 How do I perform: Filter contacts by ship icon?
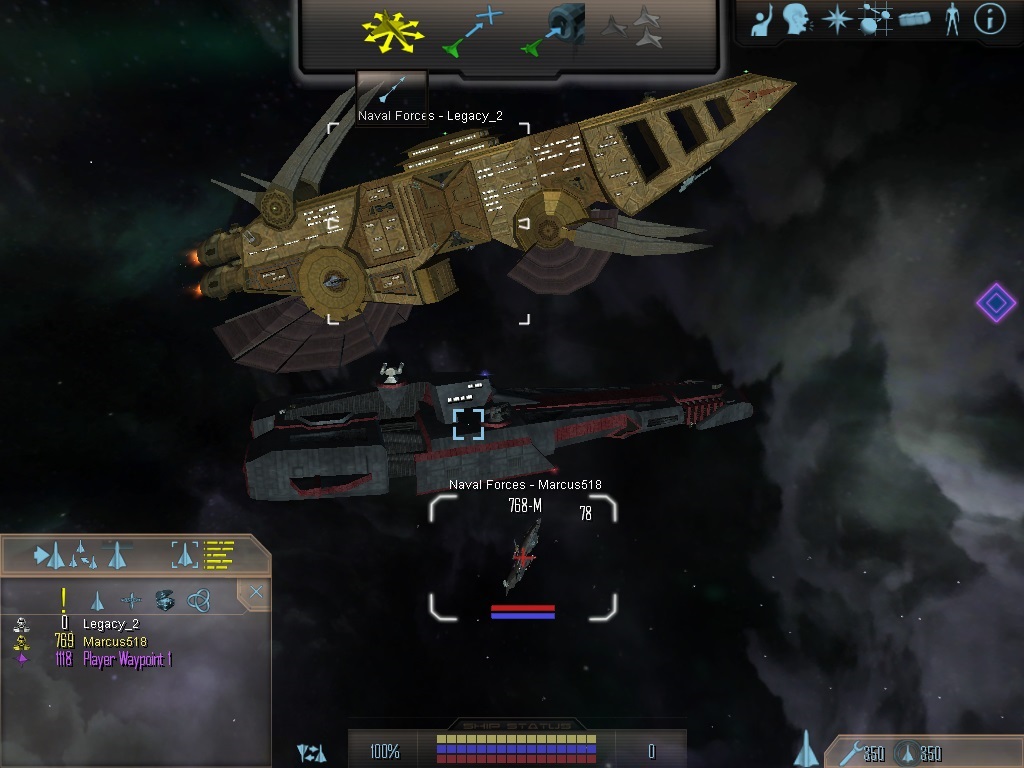(x=97, y=600)
